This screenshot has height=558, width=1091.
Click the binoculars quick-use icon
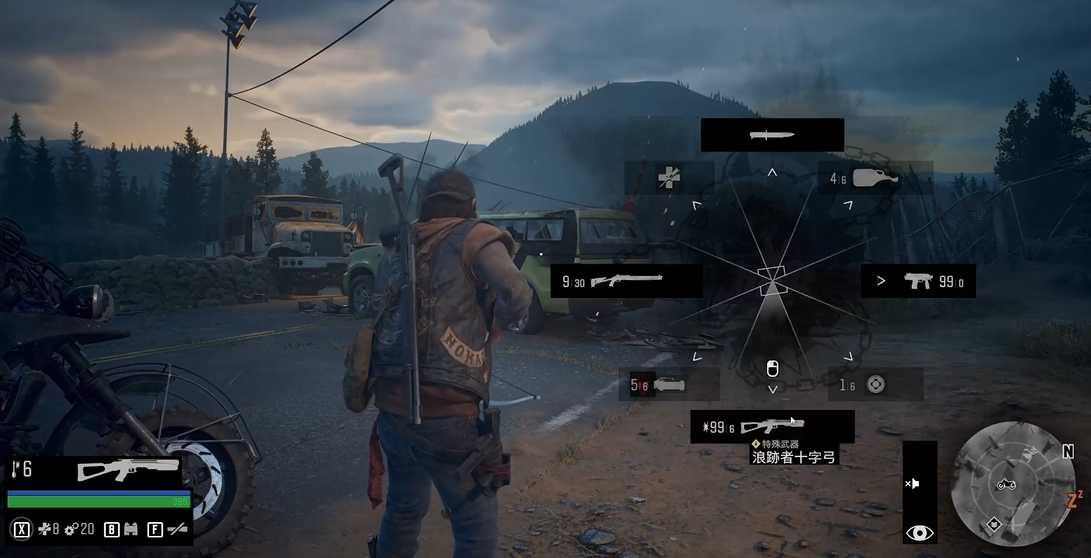point(130,529)
